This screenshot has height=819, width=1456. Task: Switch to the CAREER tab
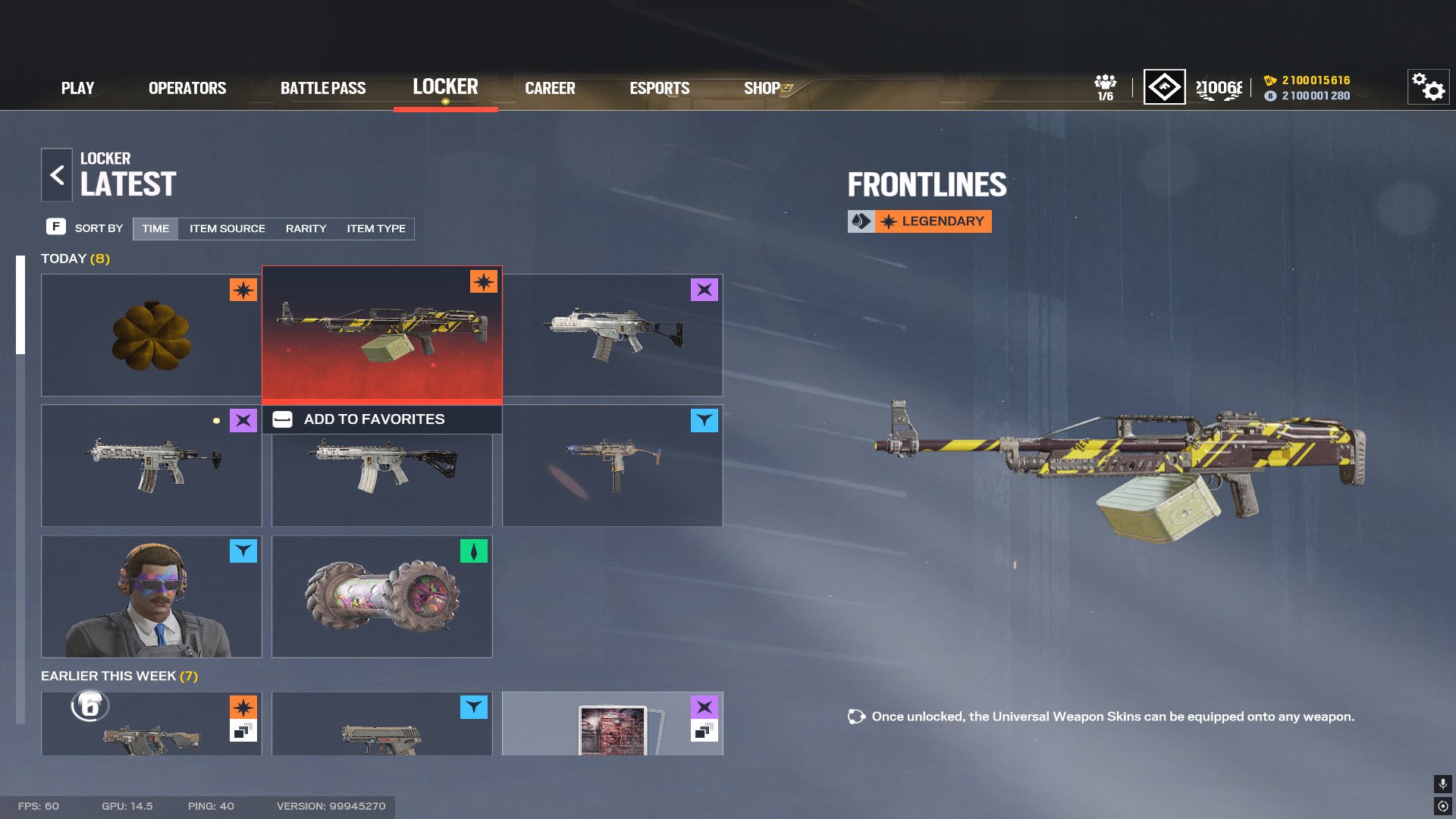click(550, 88)
